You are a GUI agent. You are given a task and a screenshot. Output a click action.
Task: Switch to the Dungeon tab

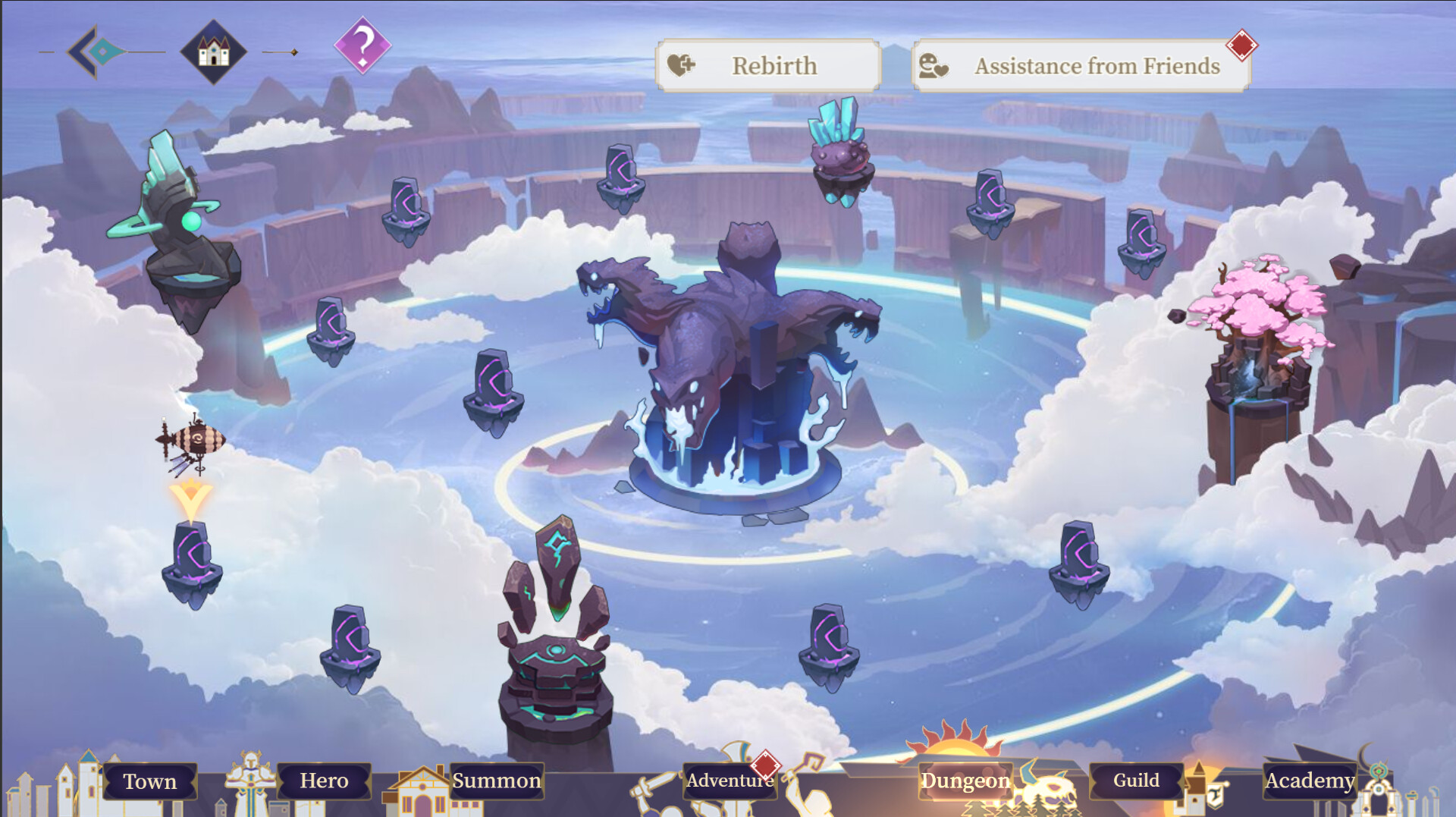tap(964, 781)
